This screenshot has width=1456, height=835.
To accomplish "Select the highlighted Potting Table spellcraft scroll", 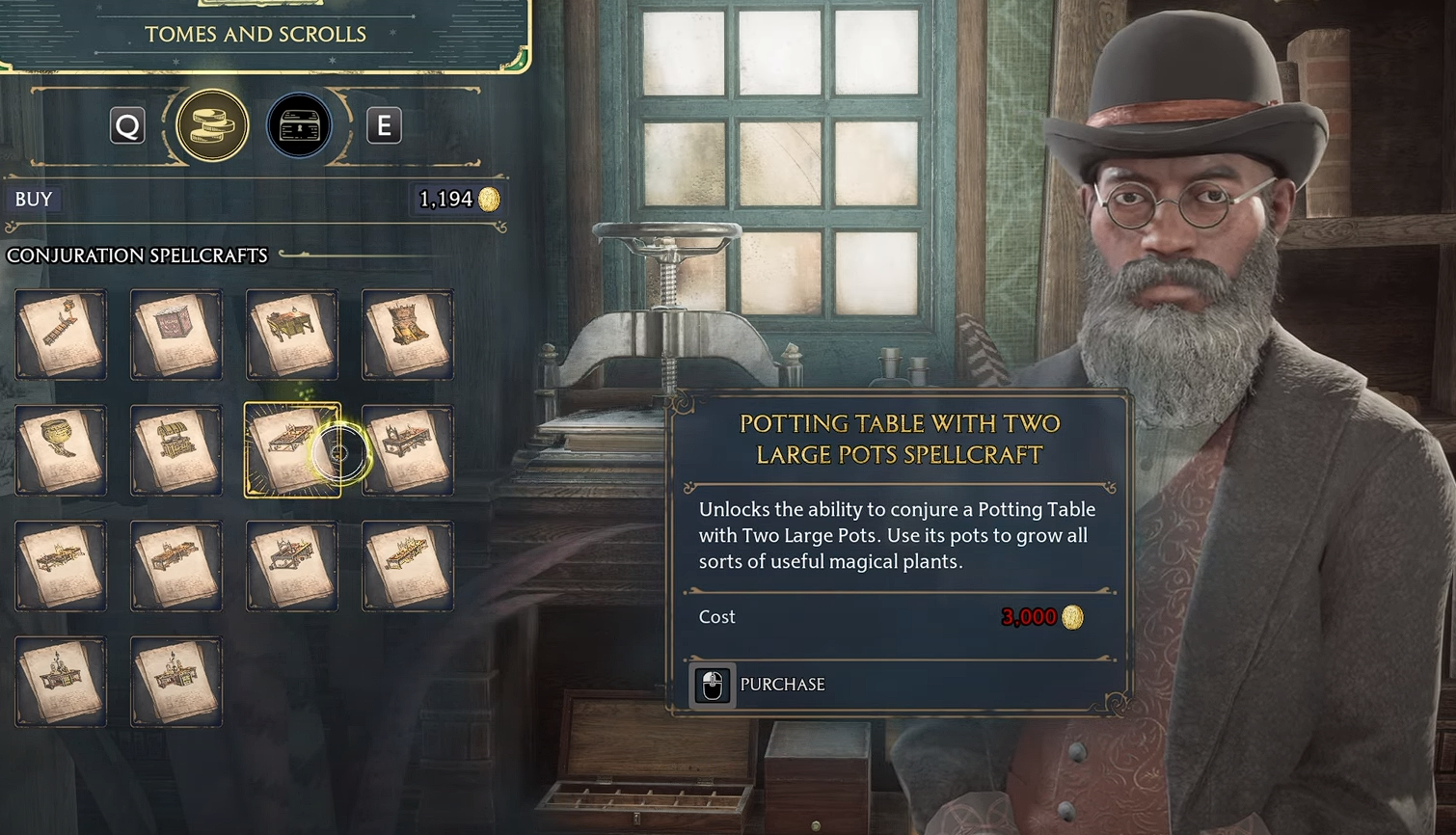I will click(291, 449).
